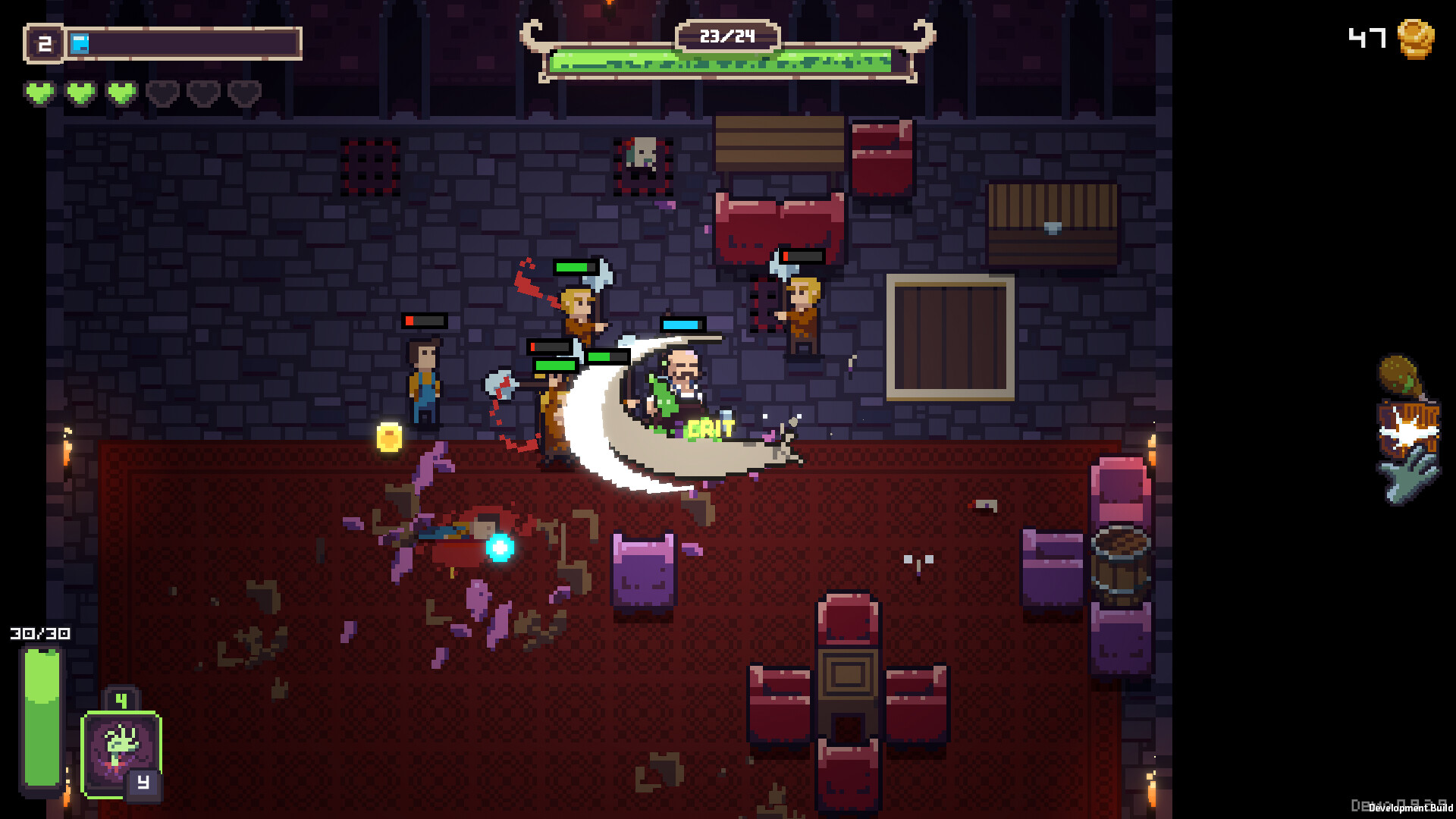Click the vertical mana bar showing 30/30
The image size is (1456, 819).
(x=42, y=717)
